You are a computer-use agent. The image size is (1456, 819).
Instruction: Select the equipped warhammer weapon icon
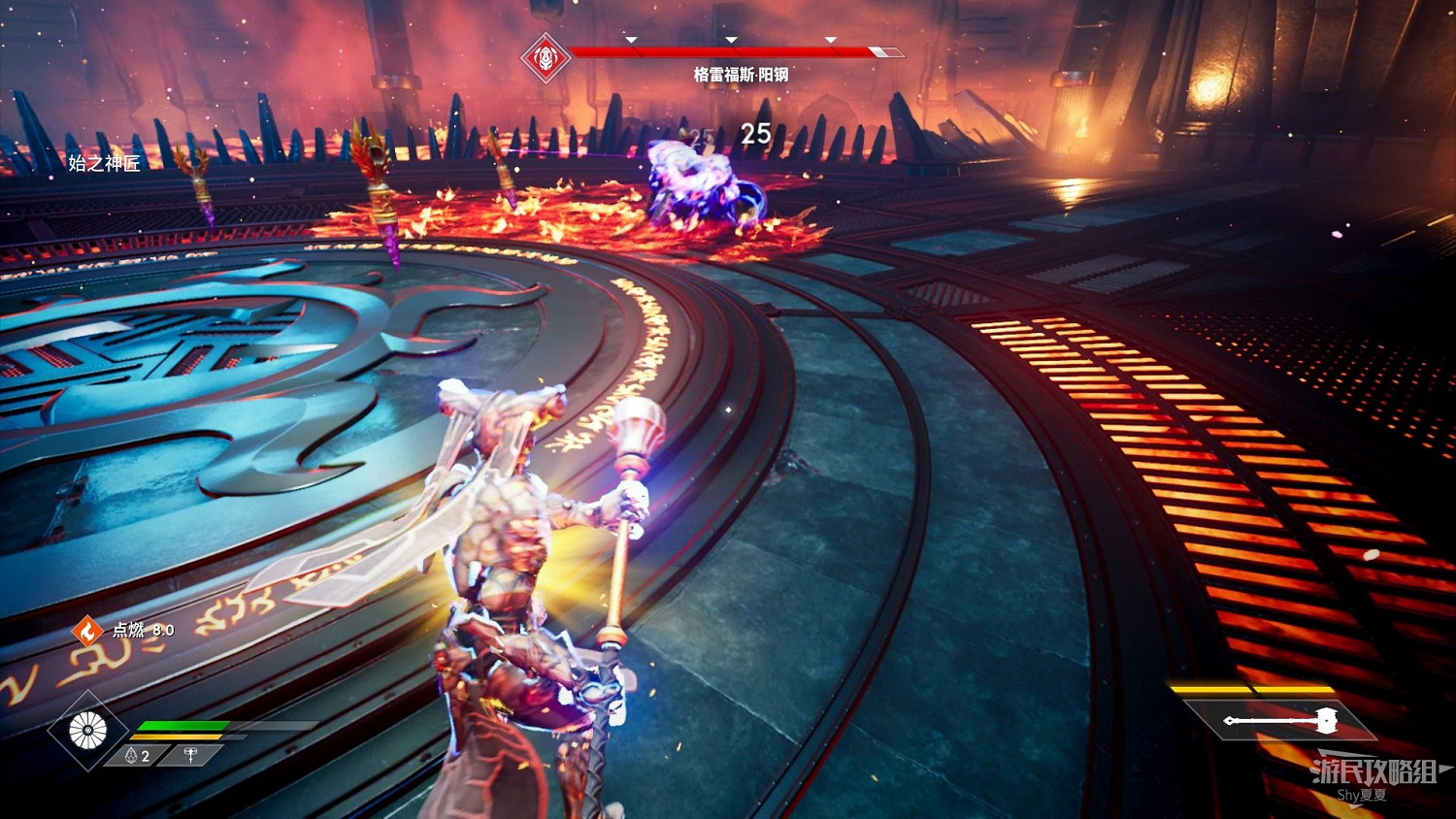tap(1279, 720)
